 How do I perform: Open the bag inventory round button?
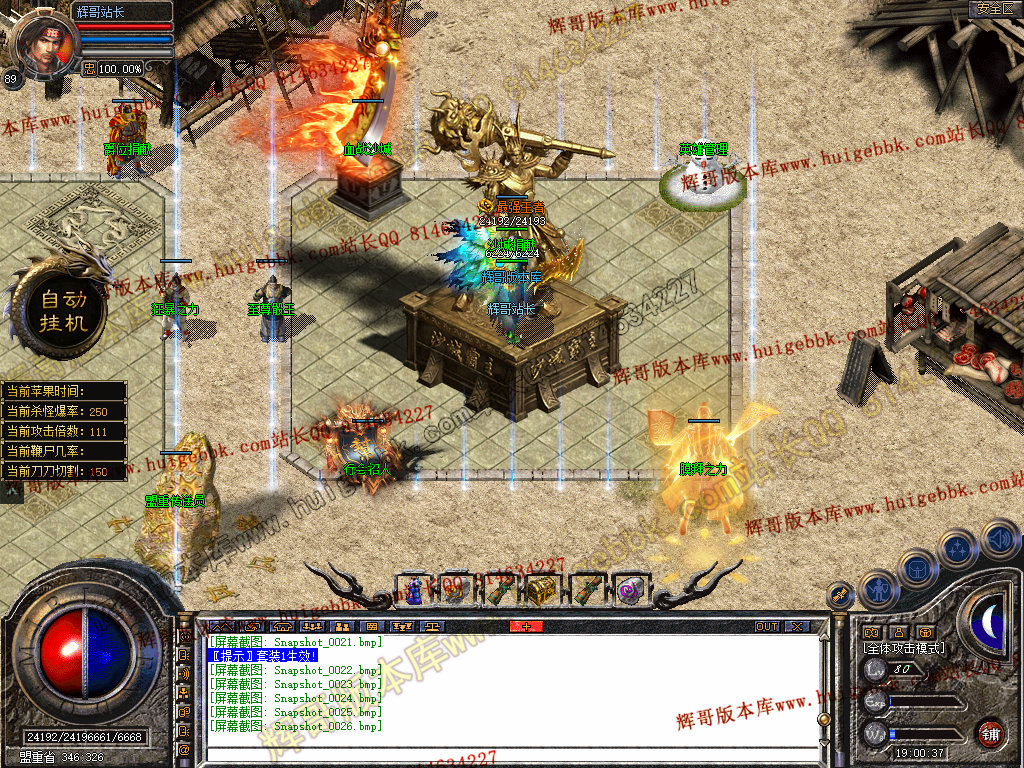click(x=917, y=567)
